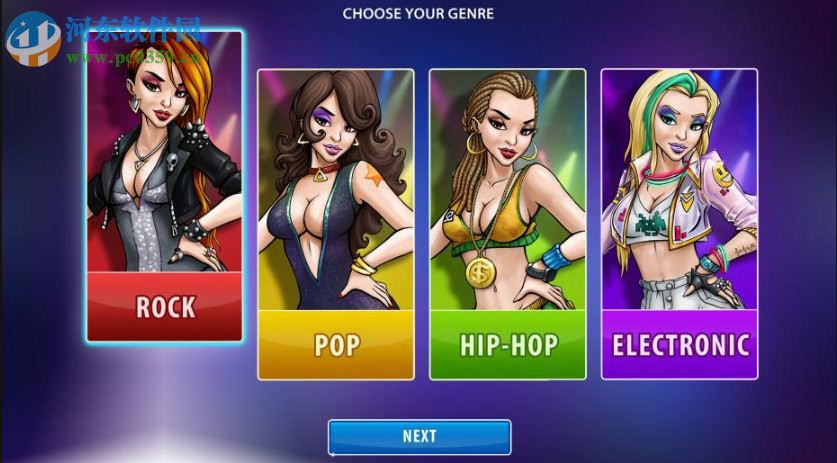Click the blue Next button
This screenshot has width=837, height=463.
pos(419,436)
